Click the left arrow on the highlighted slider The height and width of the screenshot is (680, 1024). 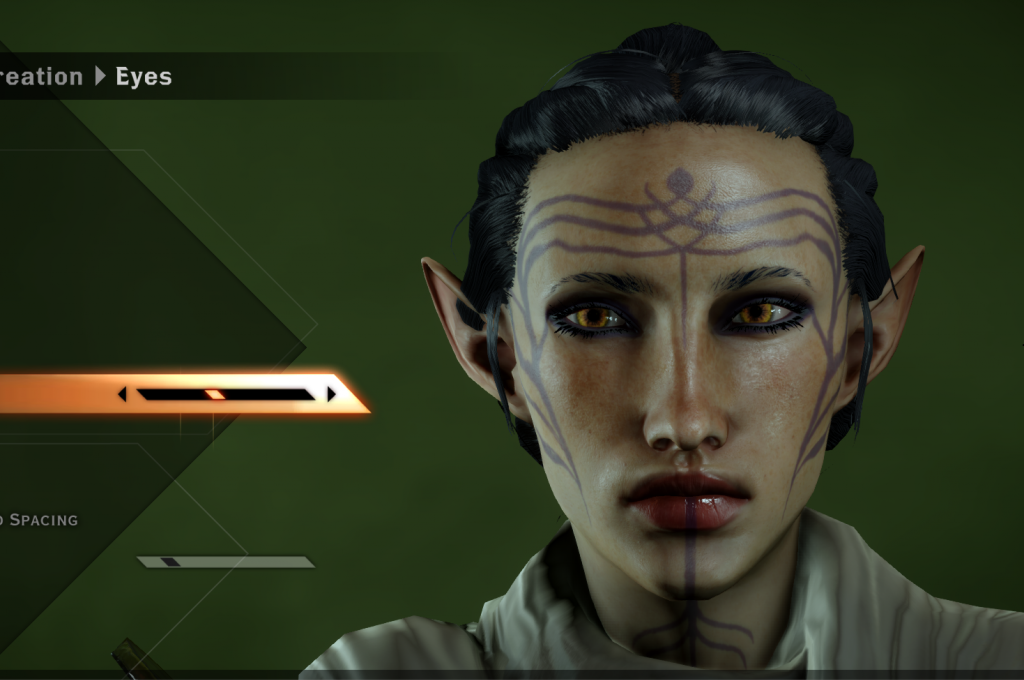point(122,394)
